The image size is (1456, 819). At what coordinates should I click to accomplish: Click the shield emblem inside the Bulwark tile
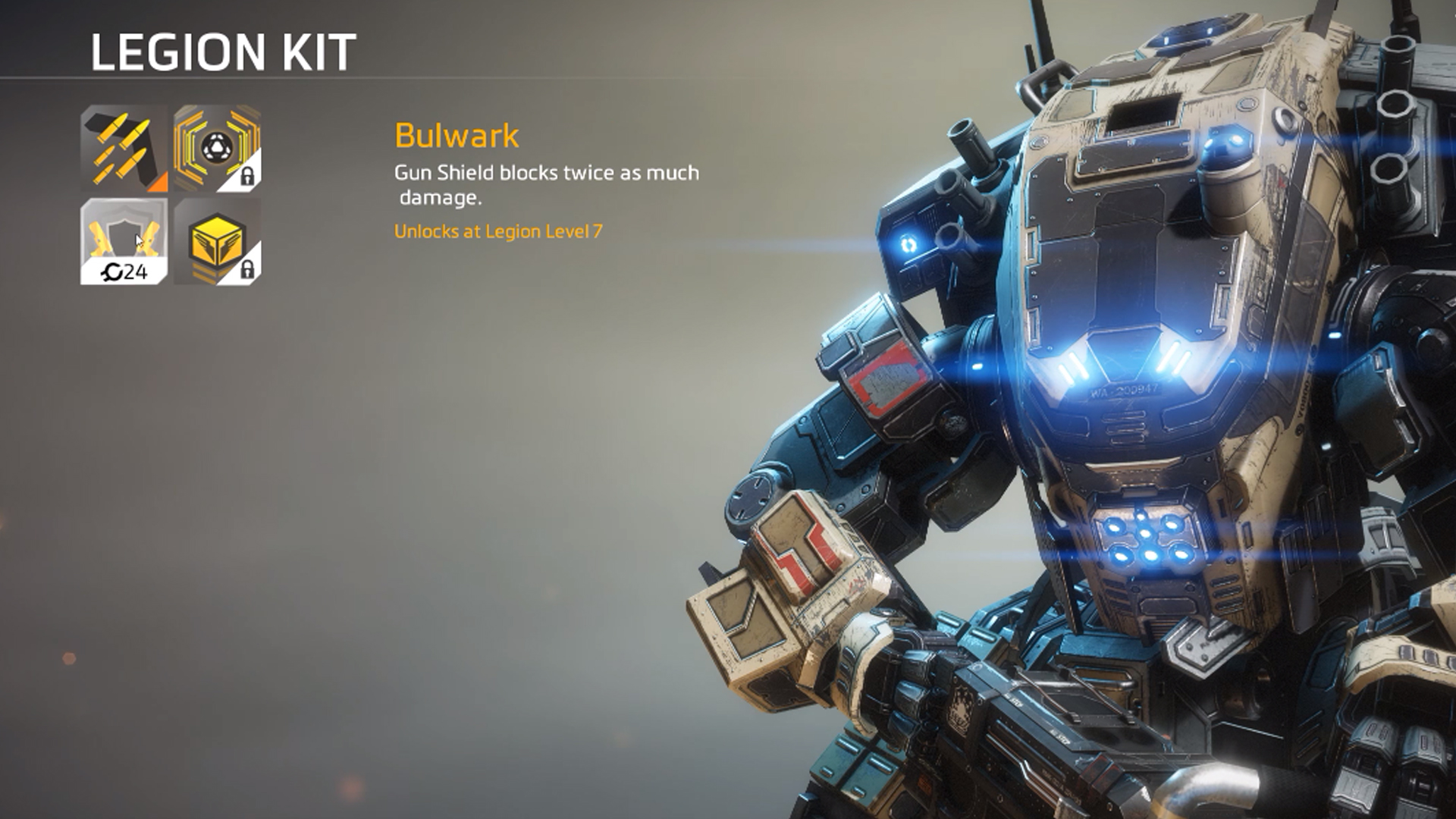click(123, 237)
